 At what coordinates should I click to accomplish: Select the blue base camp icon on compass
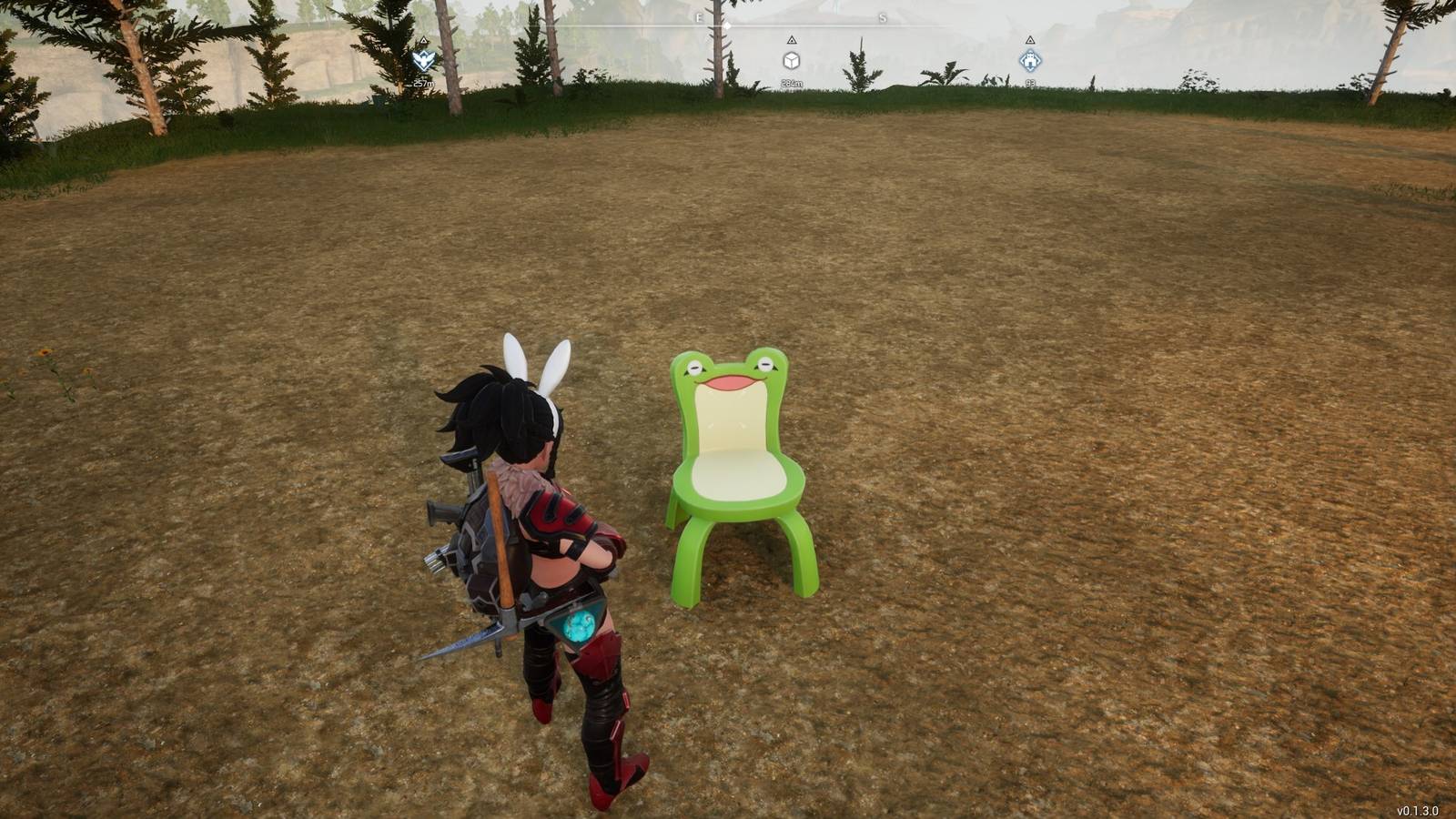(1030, 59)
